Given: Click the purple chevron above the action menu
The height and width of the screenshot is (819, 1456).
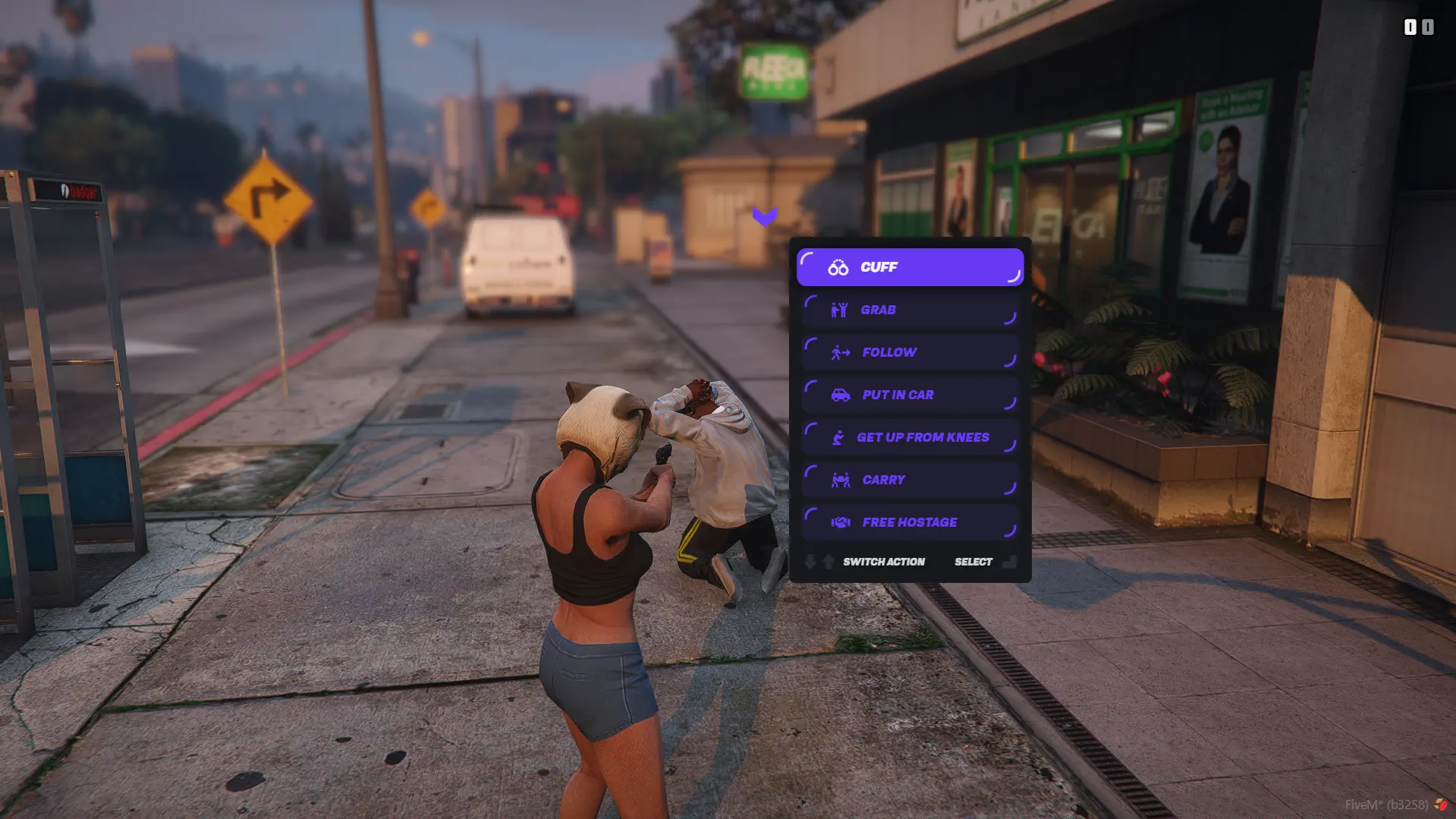Looking at the screenshot, I should click(764, 216).
